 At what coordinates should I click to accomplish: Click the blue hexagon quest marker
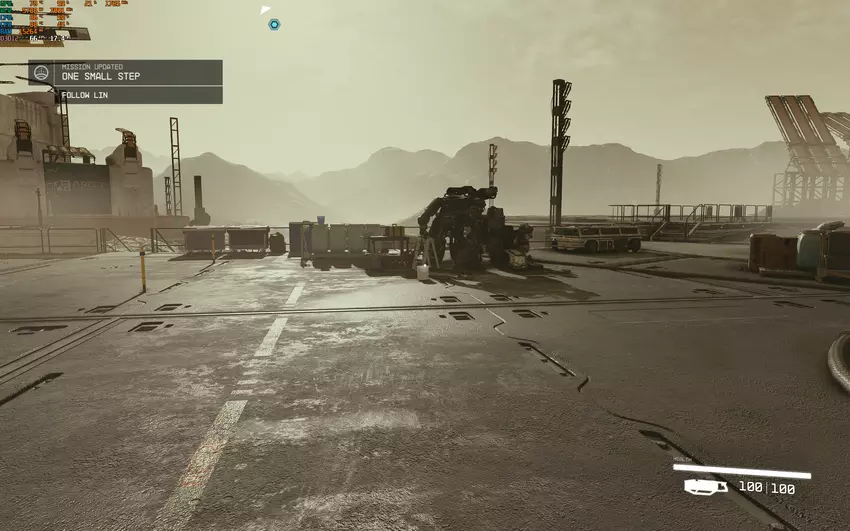point(274,24)
